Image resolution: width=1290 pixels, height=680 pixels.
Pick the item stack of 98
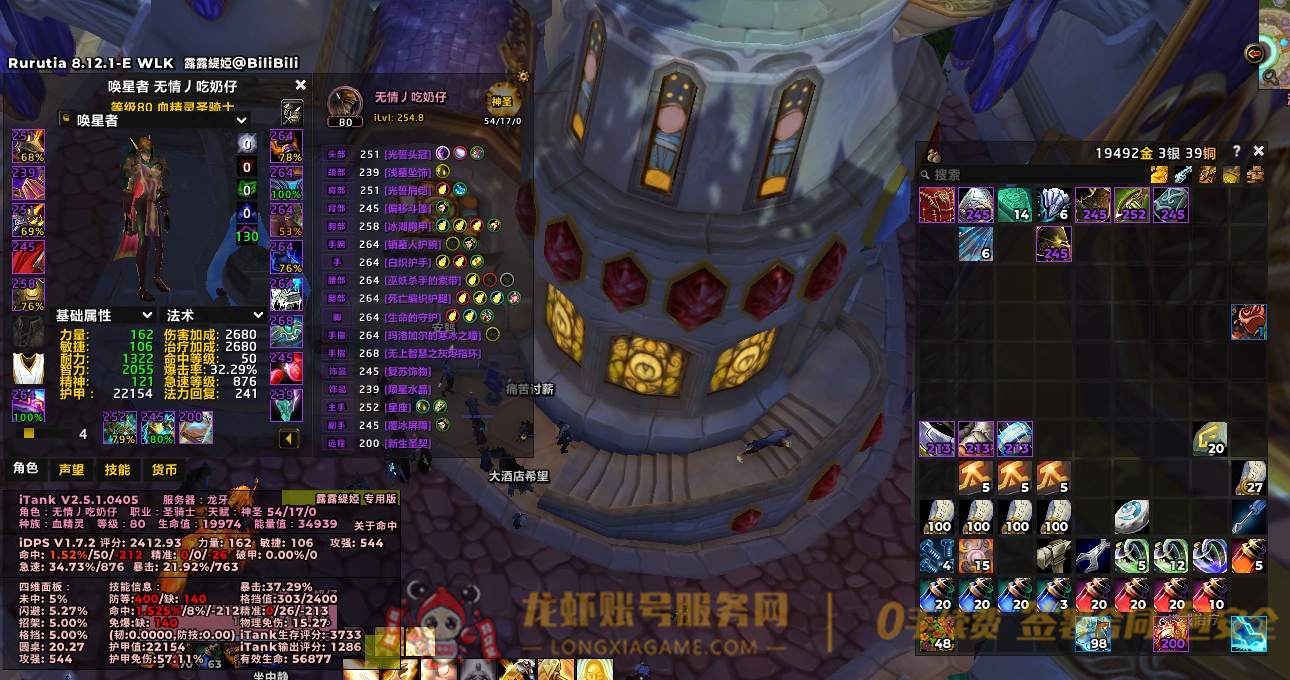pyautogui.click(x=1092, y=633)
